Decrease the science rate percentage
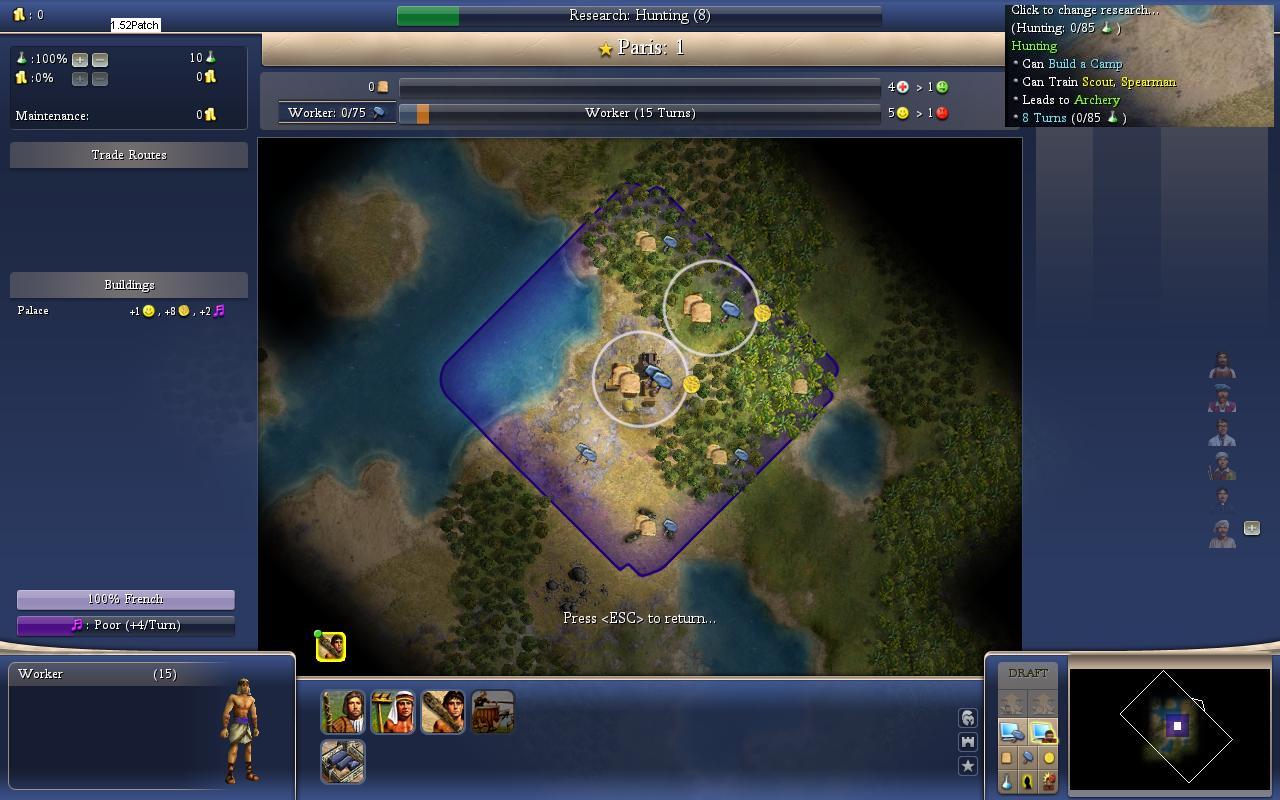This screenshot has width=1280, height=800. pos(99,59)
